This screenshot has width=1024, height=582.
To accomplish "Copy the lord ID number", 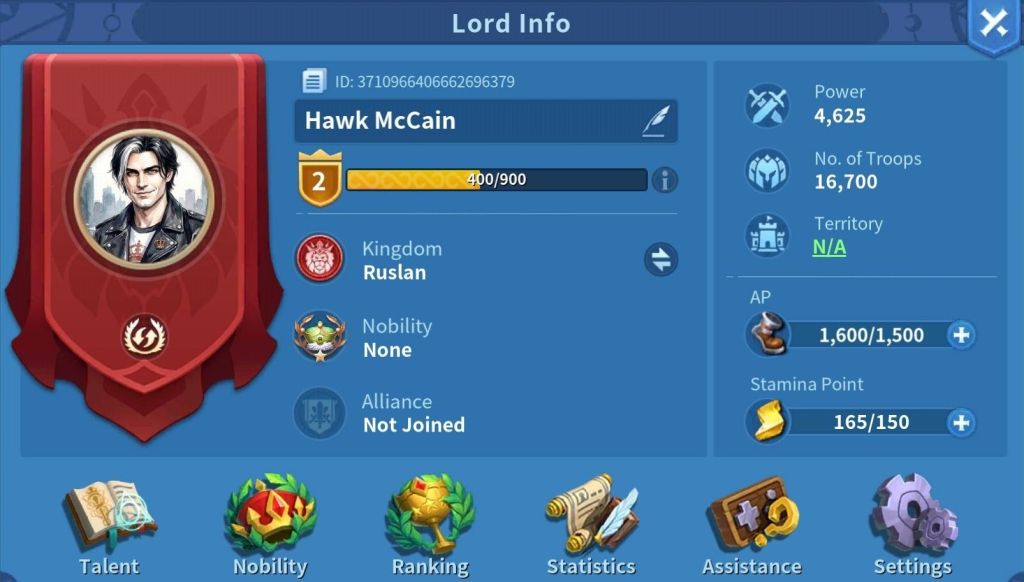I will tap(314, 81).
